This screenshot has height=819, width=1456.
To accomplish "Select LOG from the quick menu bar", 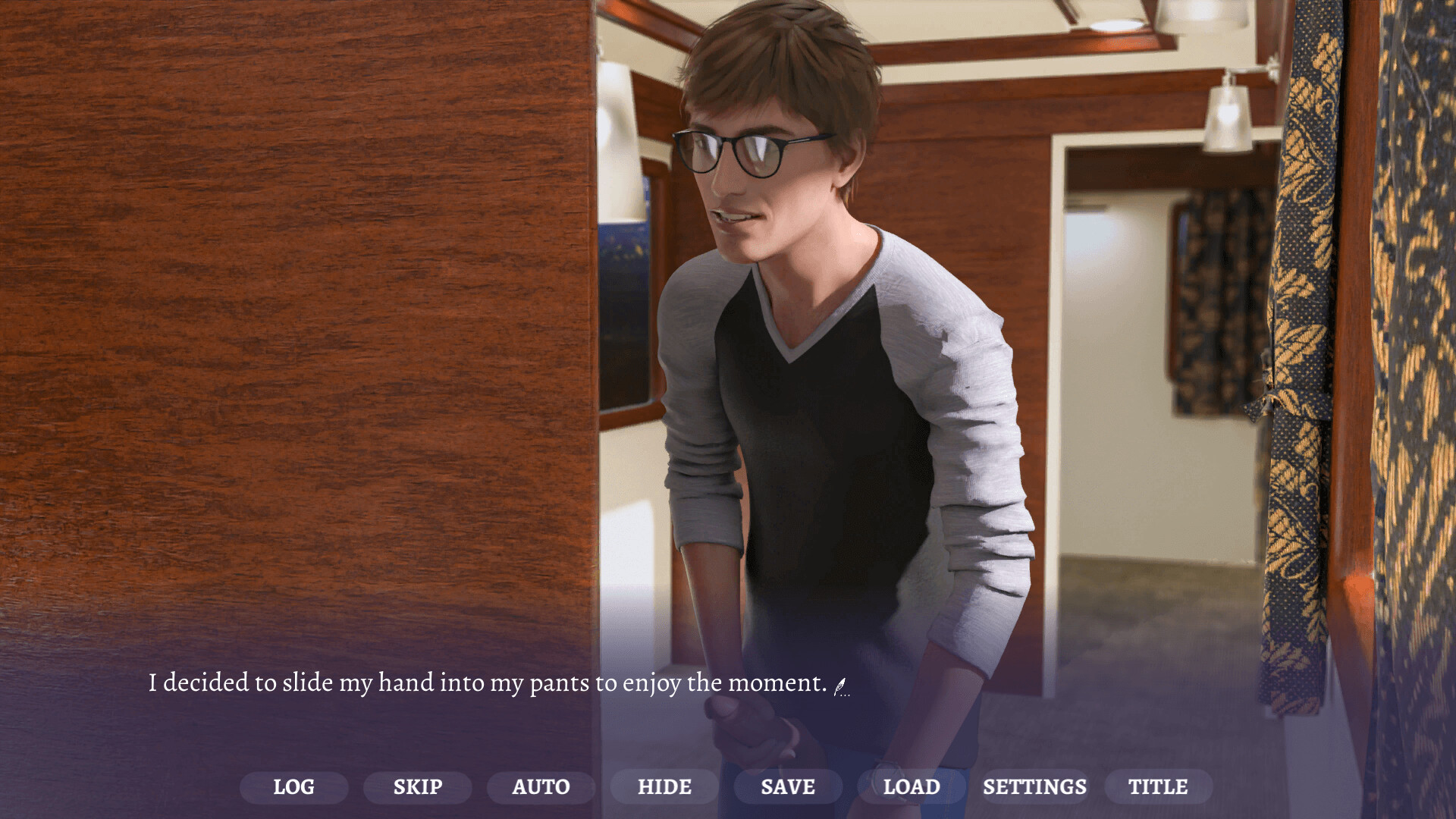I will tap(294, 786).
